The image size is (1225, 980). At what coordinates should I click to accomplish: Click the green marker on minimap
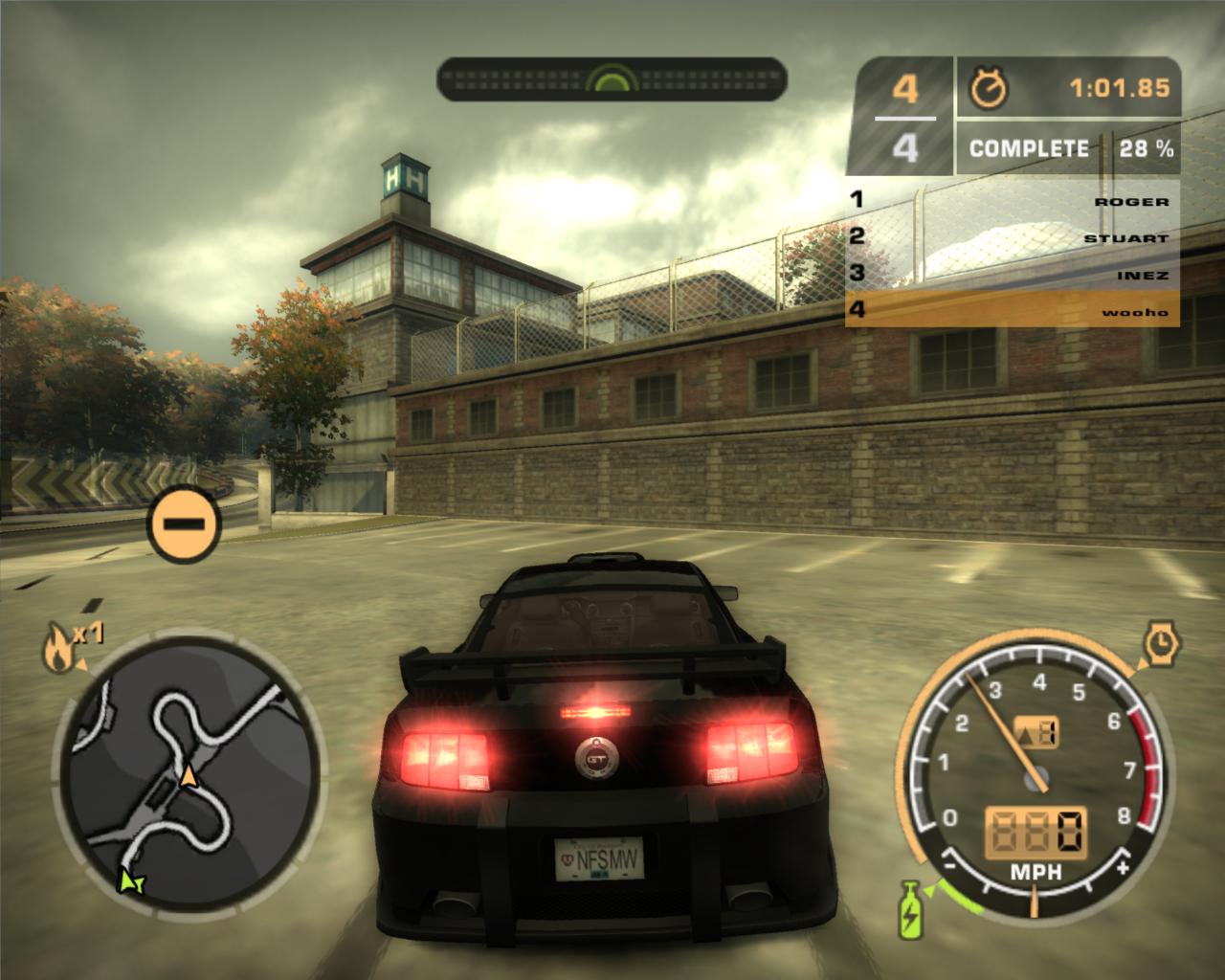click(x=129, y=880)
